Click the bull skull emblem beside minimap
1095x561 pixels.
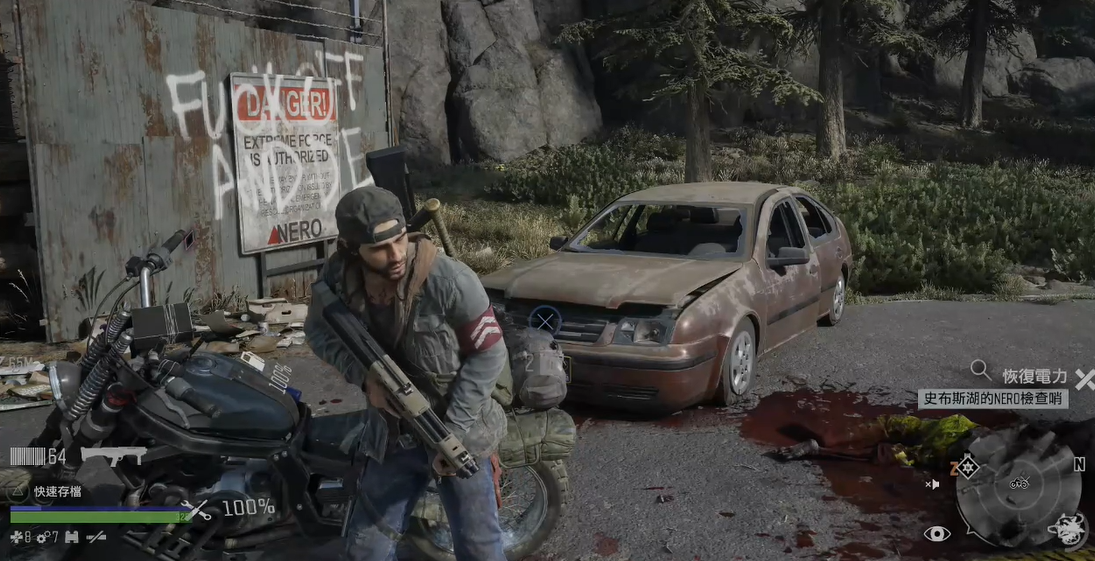1070,529
